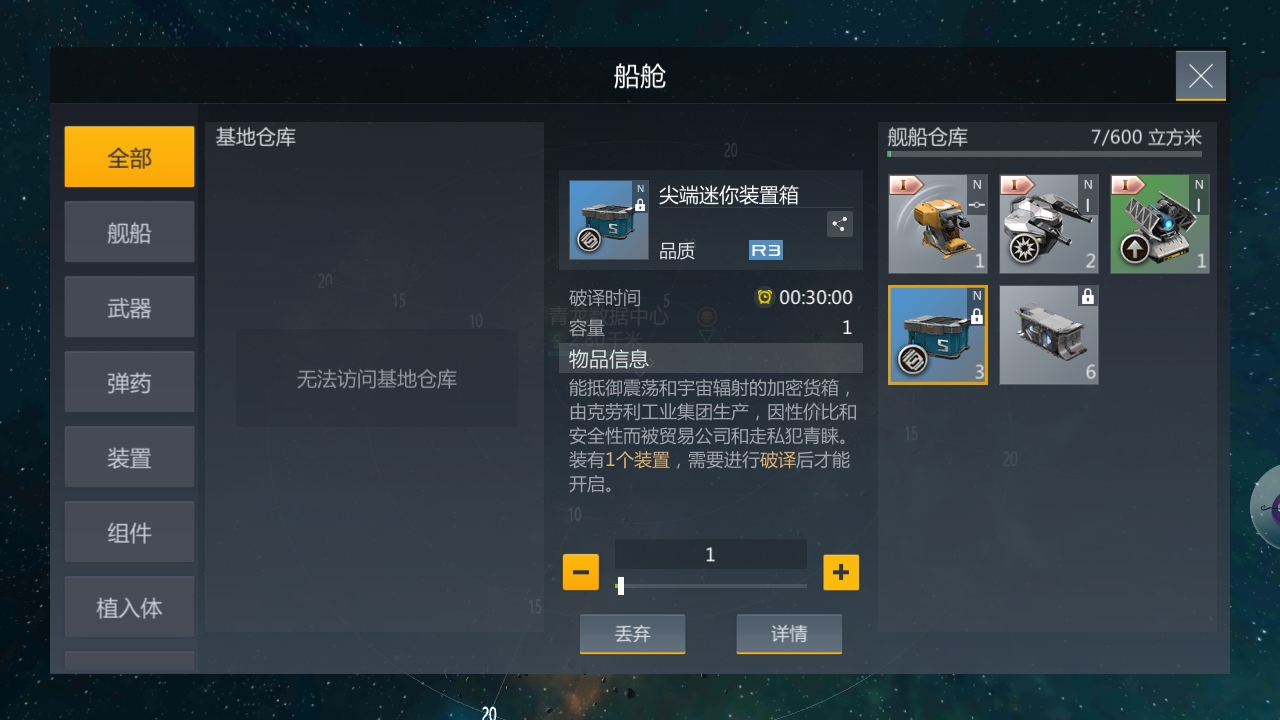Increase quantity with the plus button
The height and width of the screenshot is (720, 1280).
tap(841, 572)
